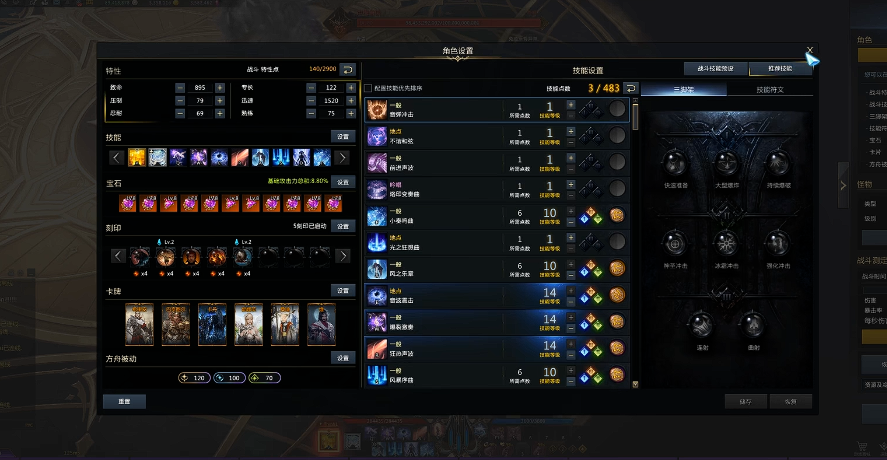This screenshot has width=887, height=460.
Task: Pick the 快速准备 tripod node
Action: point(674,164)
